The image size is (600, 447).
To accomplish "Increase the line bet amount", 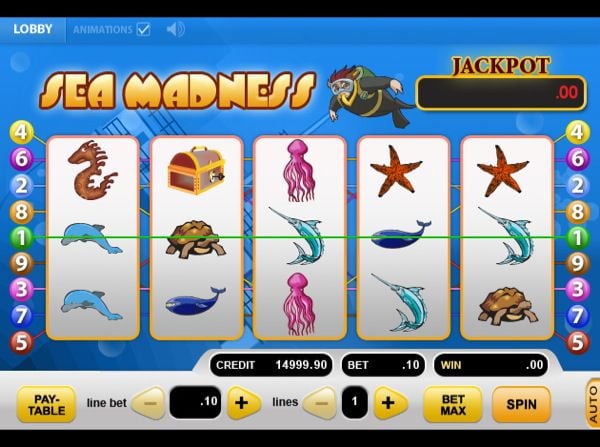I will [x=244, y=403].
